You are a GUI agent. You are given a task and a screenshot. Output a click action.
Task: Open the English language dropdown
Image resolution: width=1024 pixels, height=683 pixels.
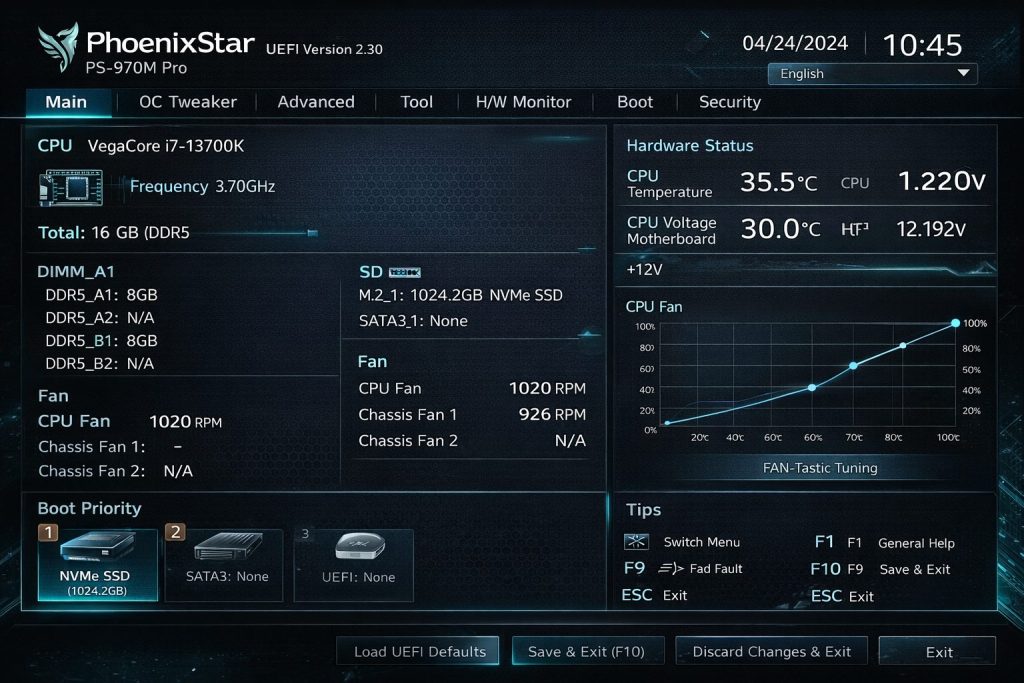coord(872,73)
